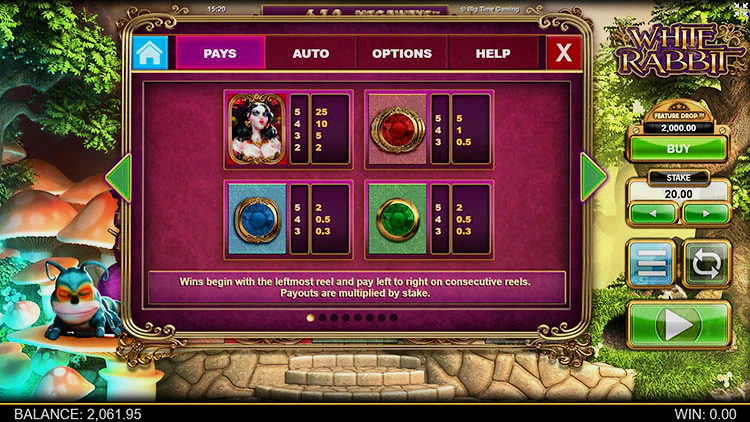This screenshot has width=750, height=422.
Task: Decrease the stake amount
Action: [x=653, y=213]
